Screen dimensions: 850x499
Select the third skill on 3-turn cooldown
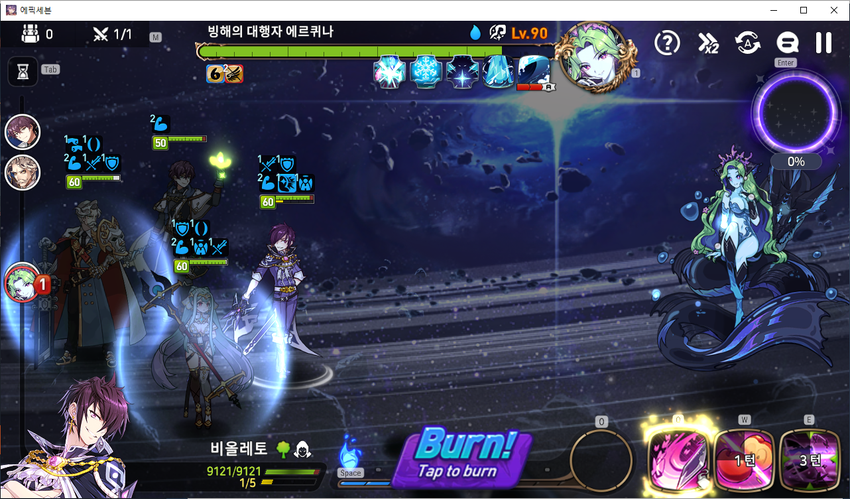[809, 460]
